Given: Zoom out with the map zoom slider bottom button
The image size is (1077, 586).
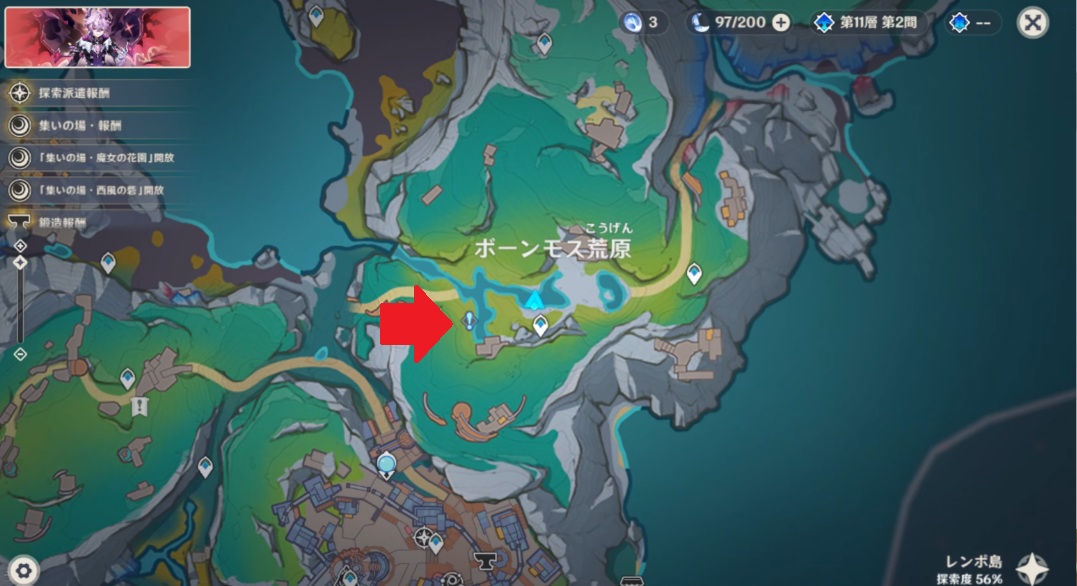Looking at the screenshot, I should click(20, 354).
